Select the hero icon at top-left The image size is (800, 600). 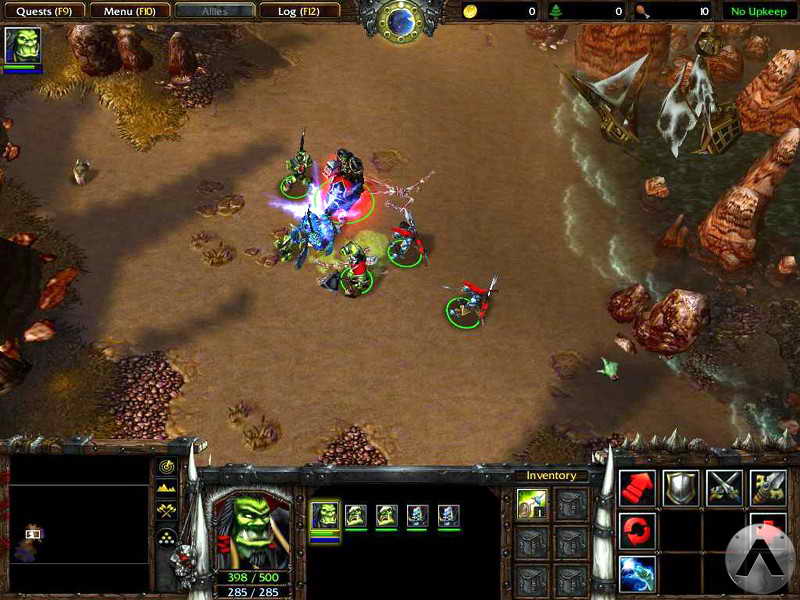(22, 46)
